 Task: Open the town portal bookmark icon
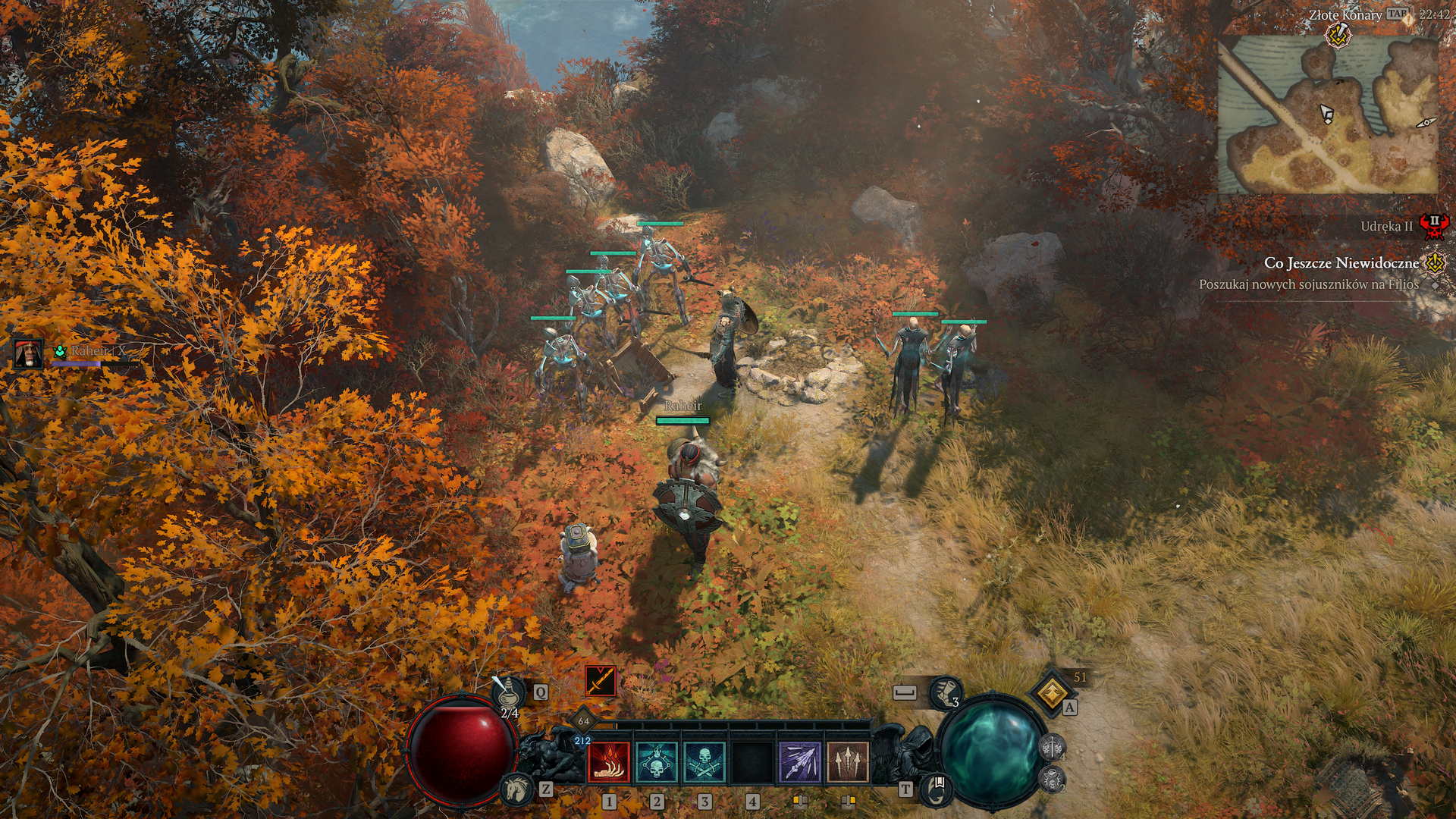tap(937, 789)
